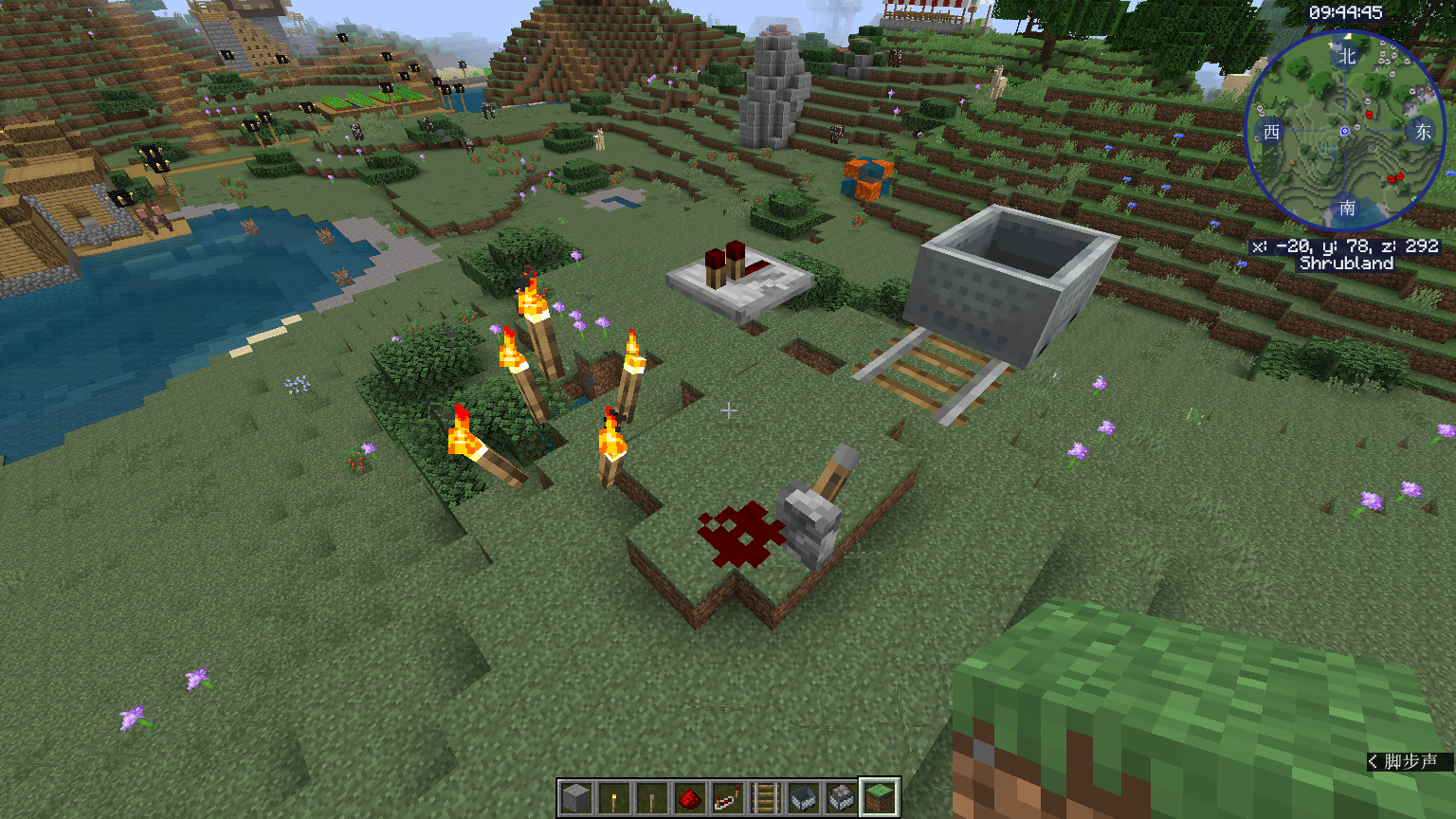The image size is (1456, 819).
Task: Click the player marker at the minimap center
Action: [x=1344, y=131]
